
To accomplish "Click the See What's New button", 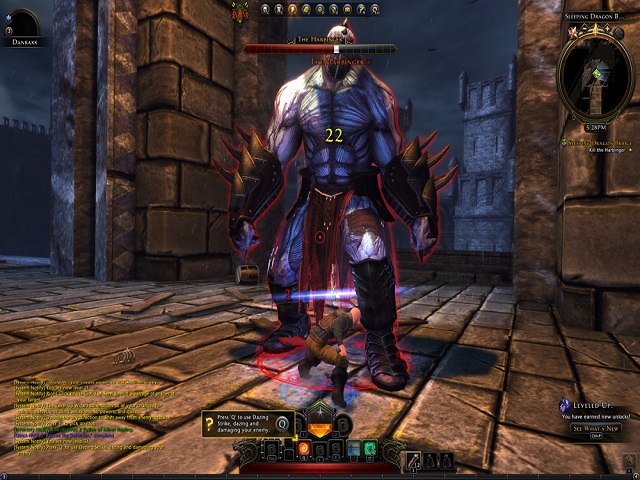I will click(x=596, y=428).
